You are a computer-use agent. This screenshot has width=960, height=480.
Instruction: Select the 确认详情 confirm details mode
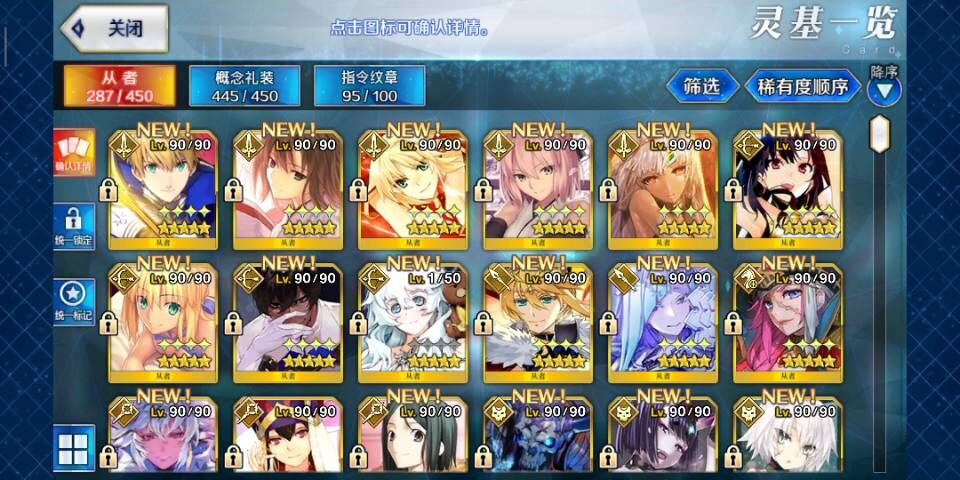click(x=74, y=152)
